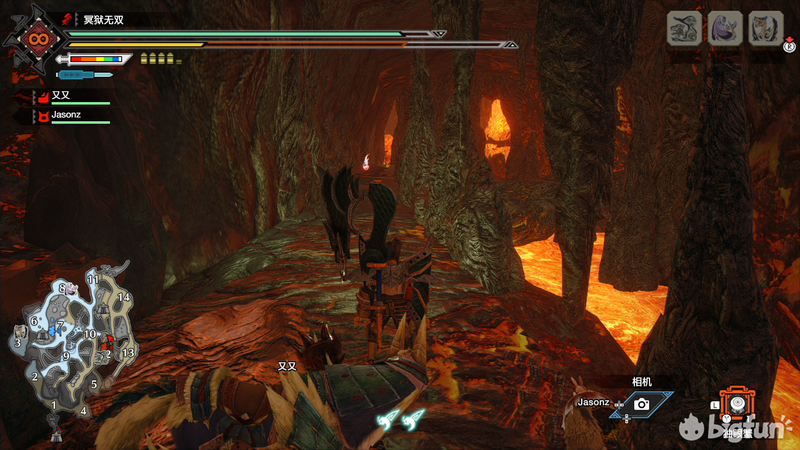Click the Jasonz label beside the camera slot
800x450 pixels.
pyautogui.click(x=594, y=402)
